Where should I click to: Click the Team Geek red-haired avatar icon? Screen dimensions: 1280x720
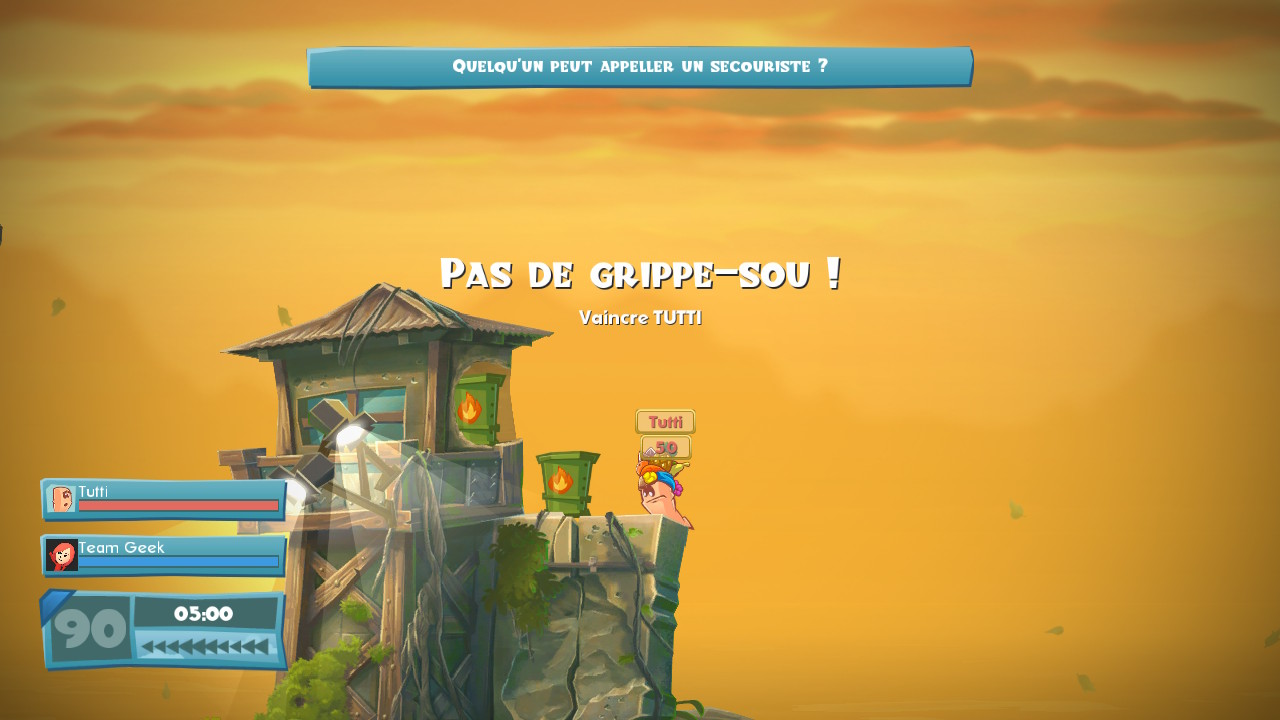point(62,555)
